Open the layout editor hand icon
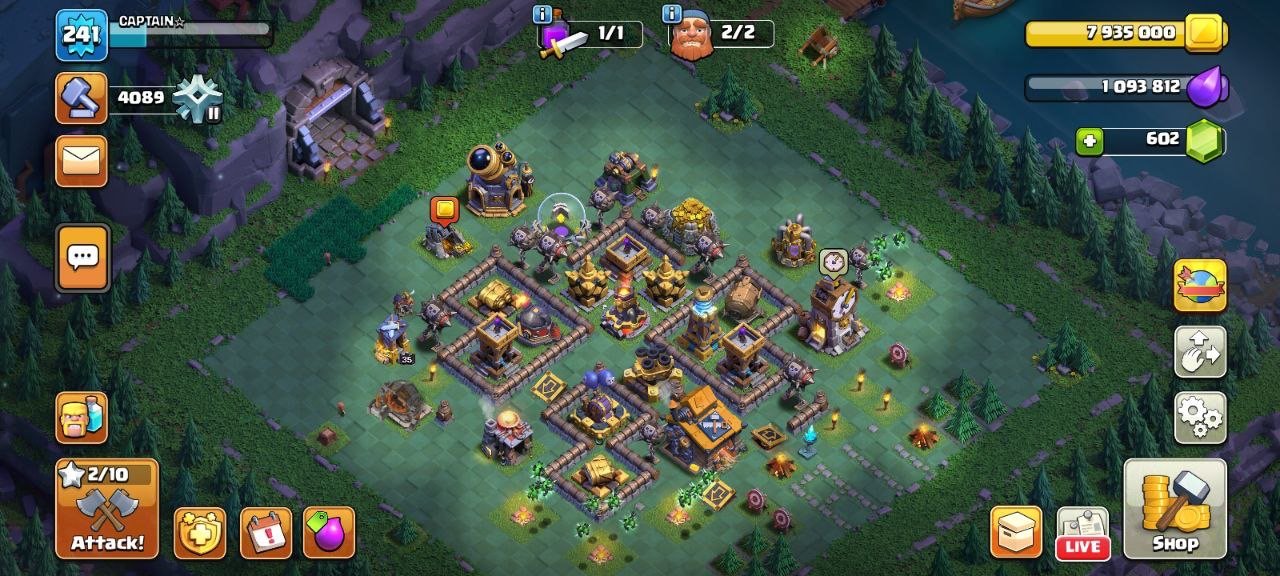The height and width of the screenshot is (576, 1280). (x=1200, y=351)
